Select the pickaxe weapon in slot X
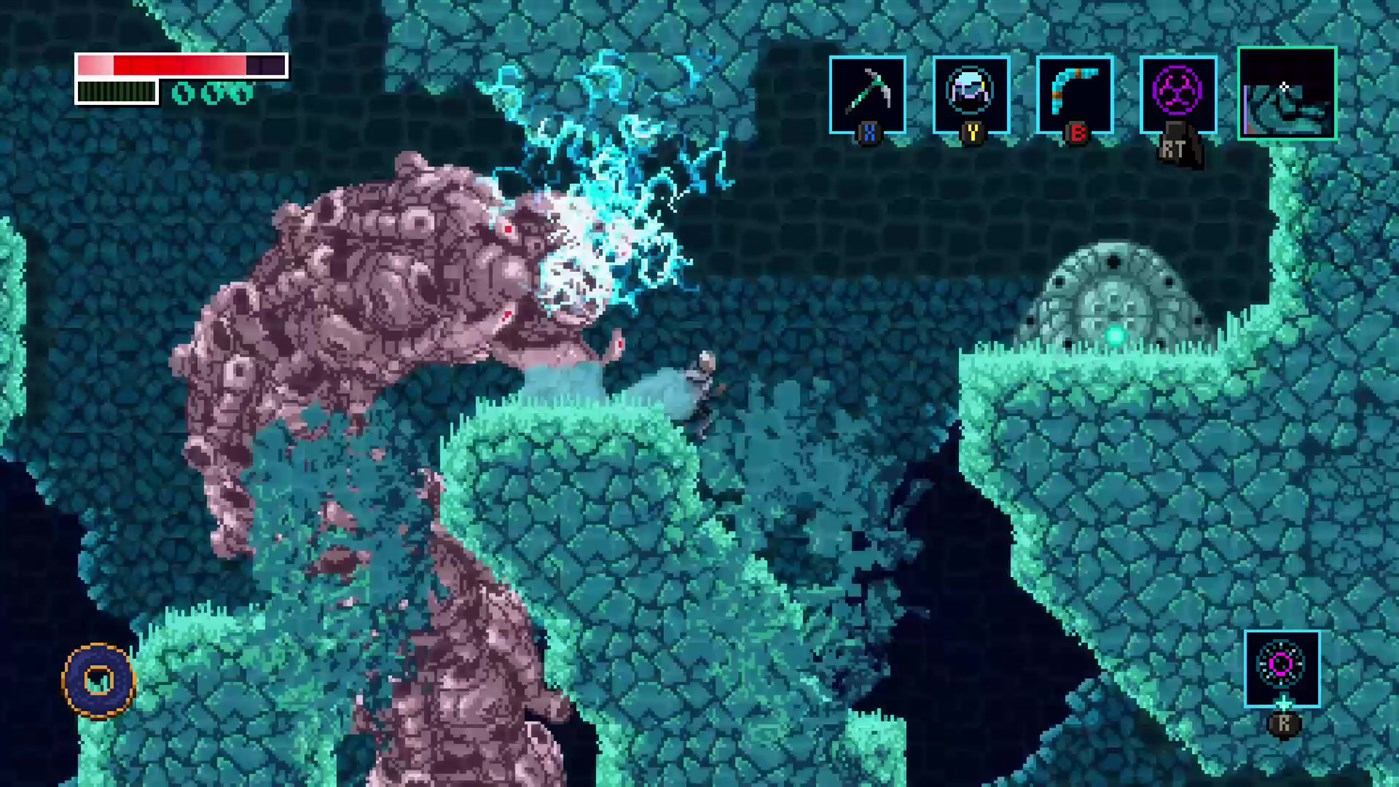 (867, 93)
